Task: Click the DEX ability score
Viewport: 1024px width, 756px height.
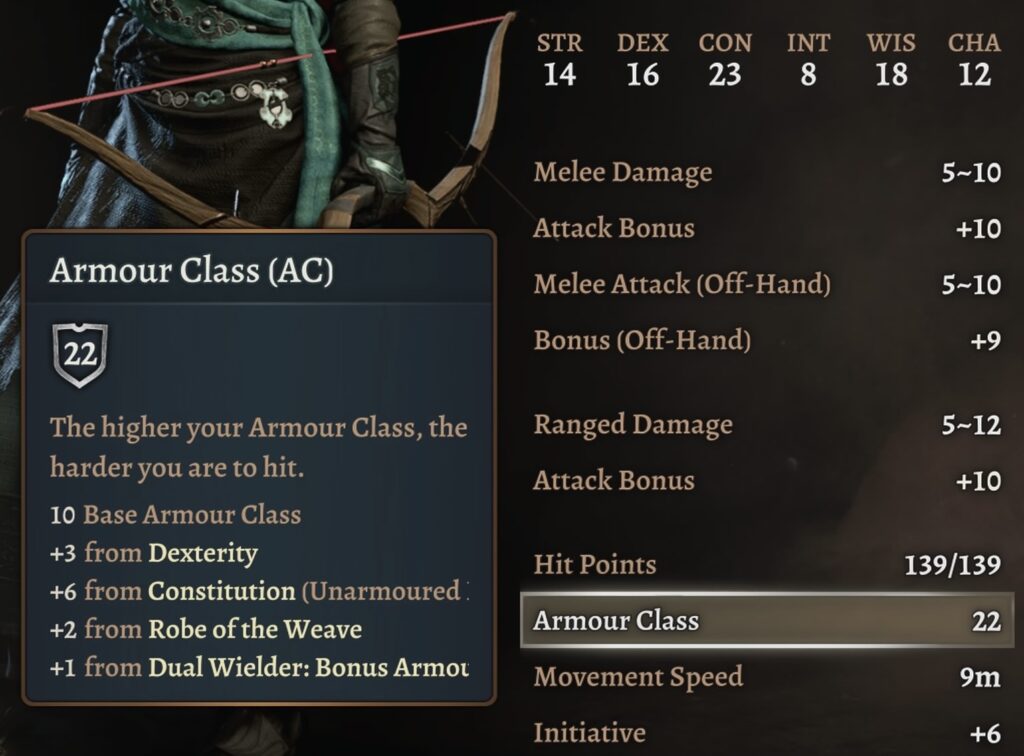Action: coord(642,60)
